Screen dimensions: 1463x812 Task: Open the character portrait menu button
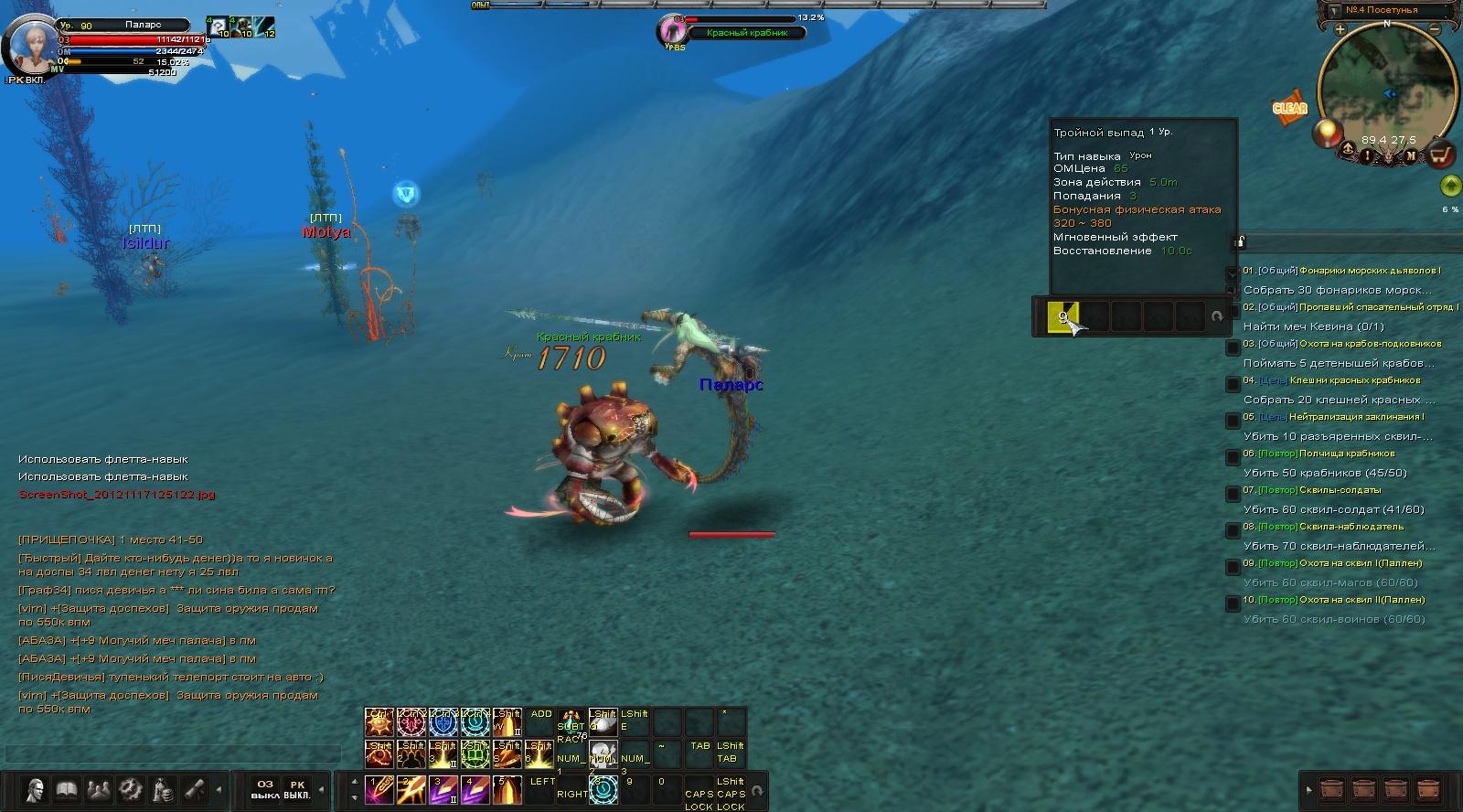[35, 788]
